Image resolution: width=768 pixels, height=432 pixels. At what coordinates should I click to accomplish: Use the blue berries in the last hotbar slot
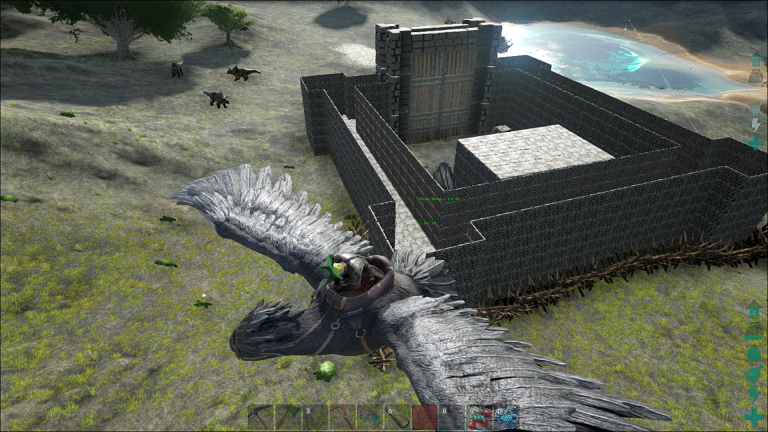pyautogui.click(x=507, y=417)
